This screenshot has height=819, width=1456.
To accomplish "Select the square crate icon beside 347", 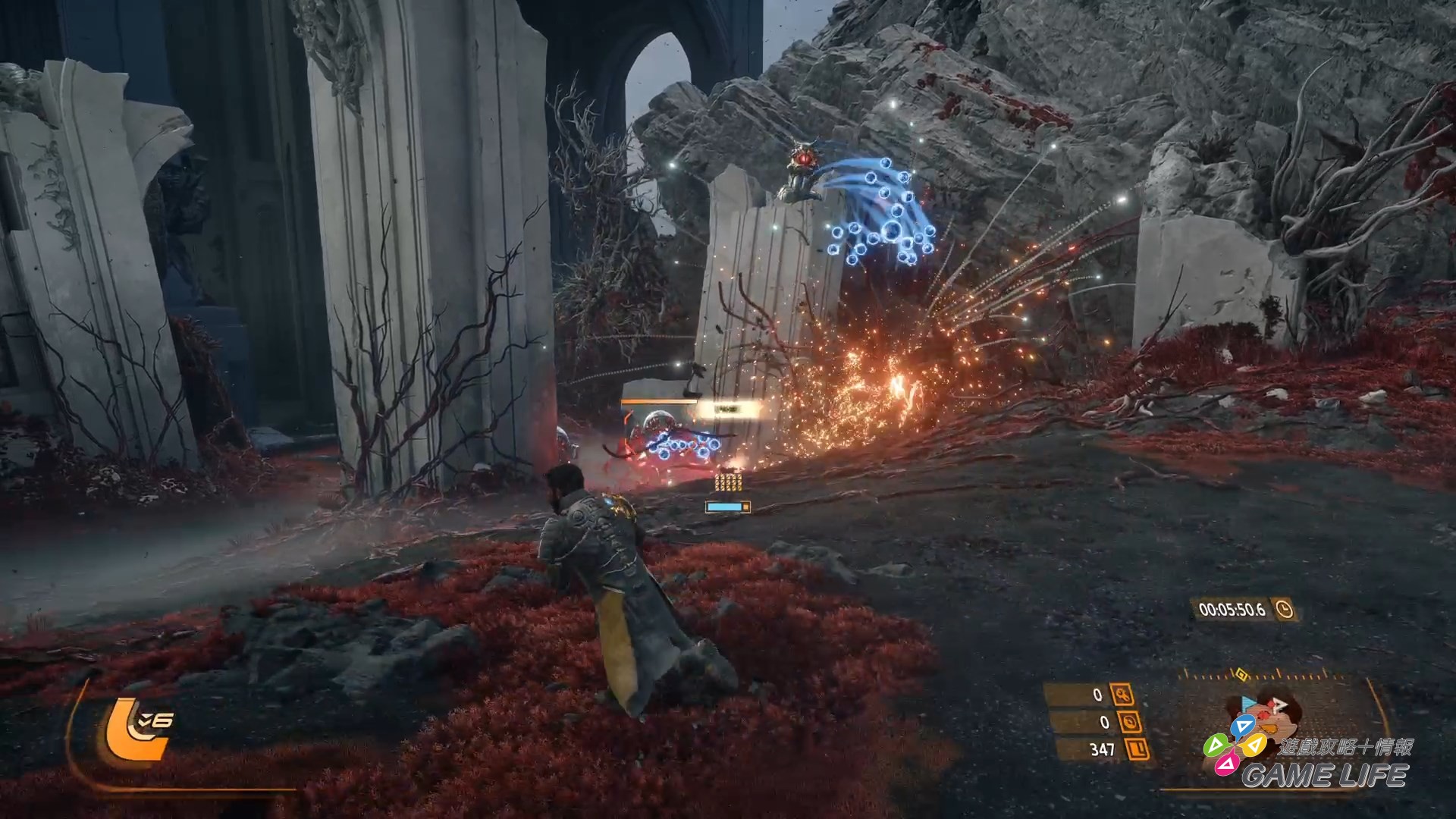I will click(x=1137, y=750).
